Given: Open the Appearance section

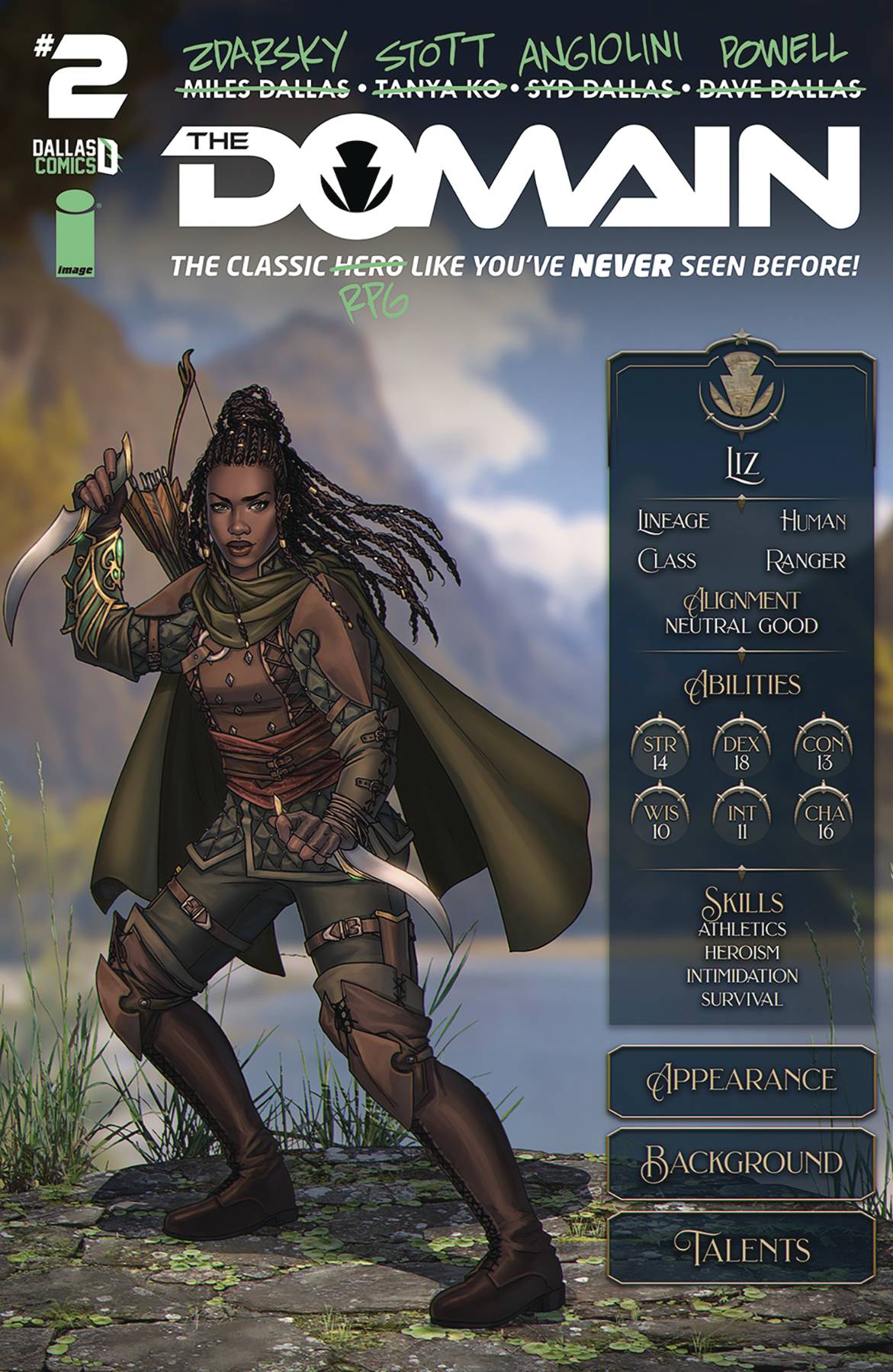Looking at the screenshot, I should coord(741,1081).
